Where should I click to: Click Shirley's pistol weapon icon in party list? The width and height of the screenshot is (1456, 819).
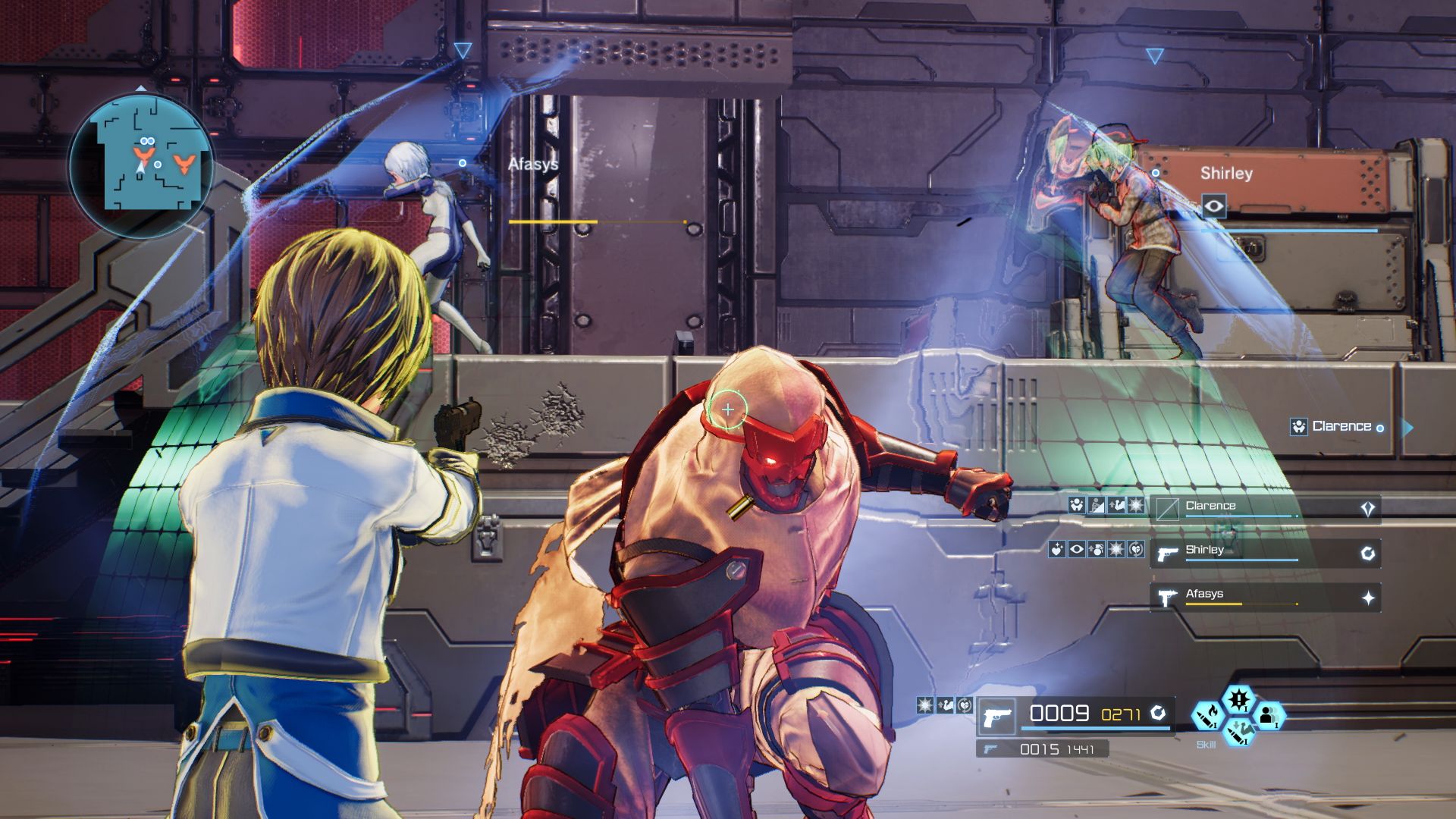(x=1166, y=554)
